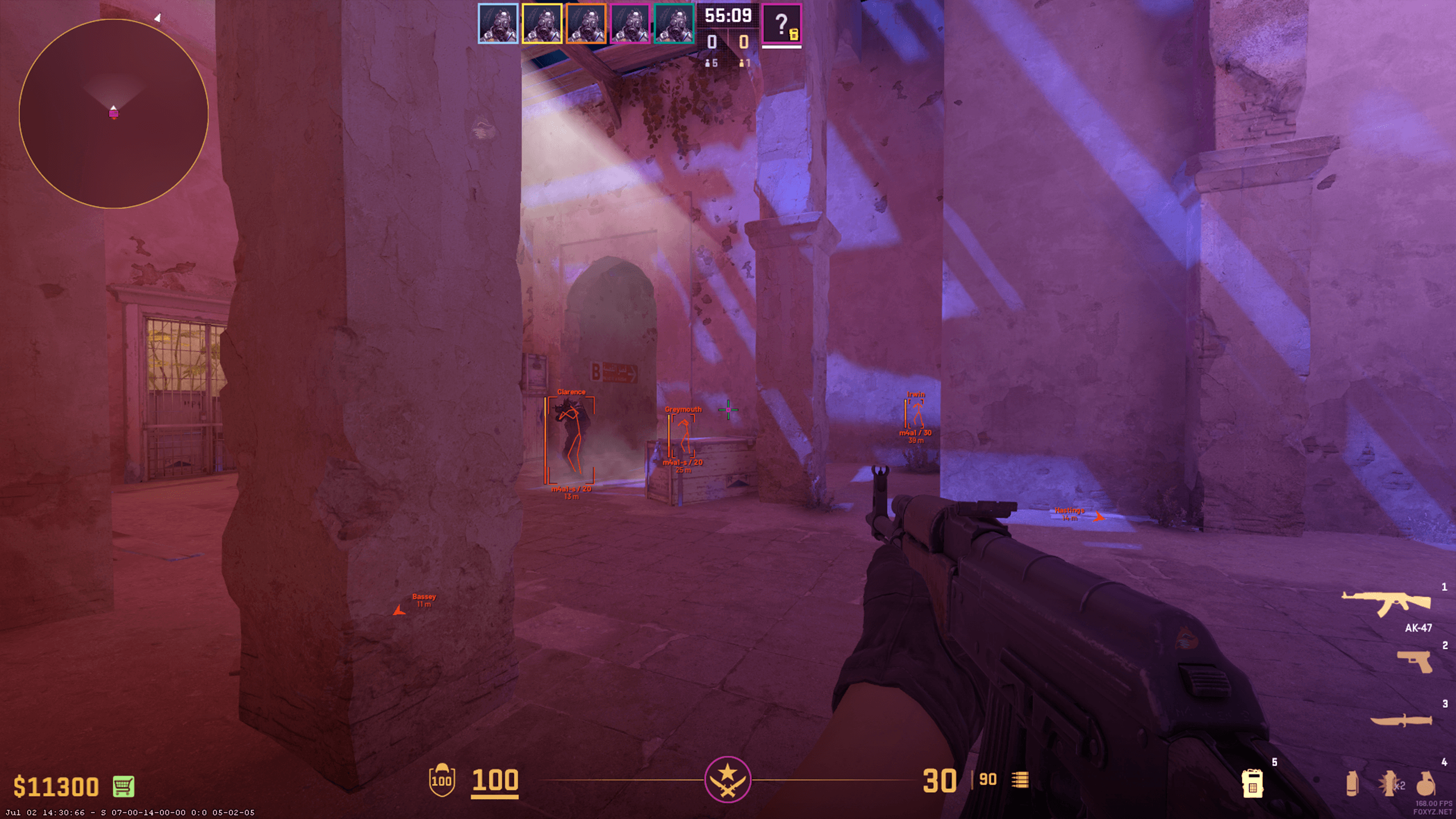Click the blue-bordered player avatar
1456x819 pixels.
click(498, 24)
